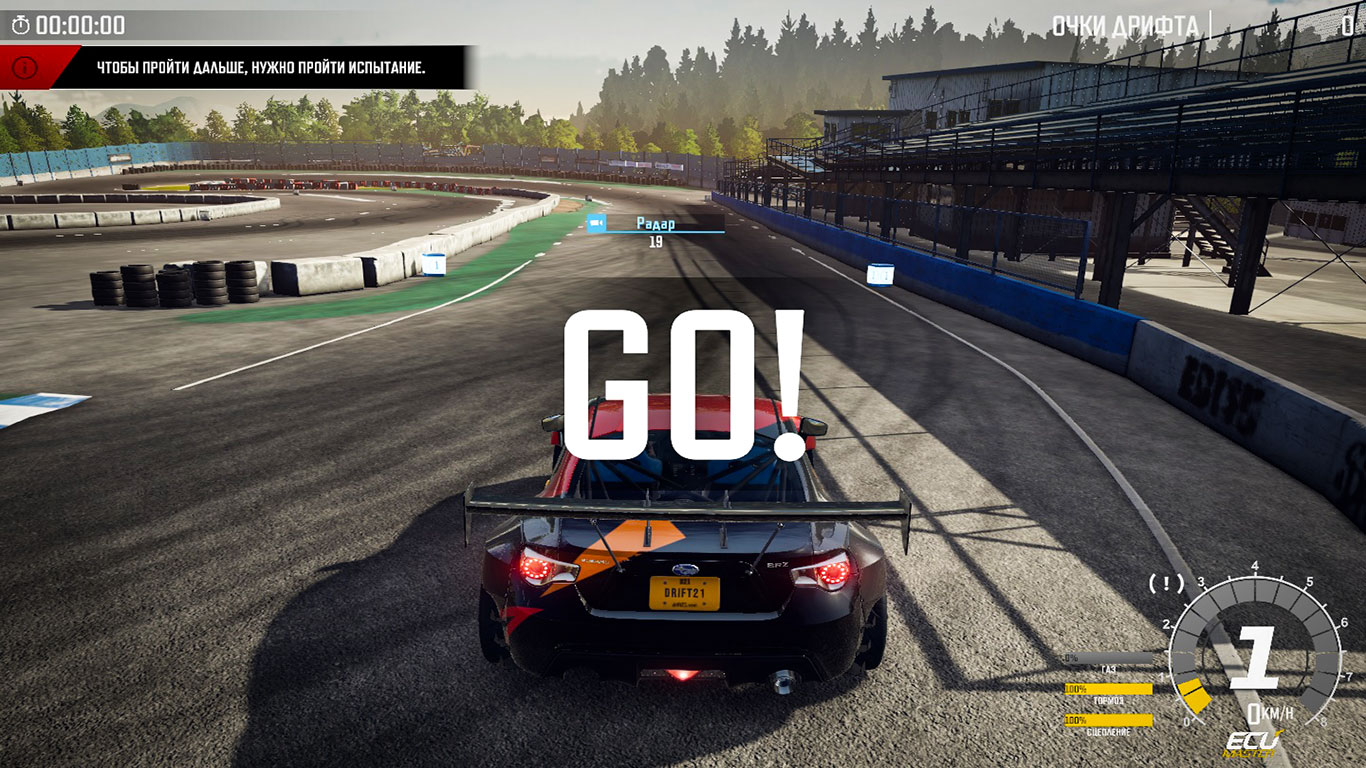The width and height of the screenshot is (1366, 768).
Task: Select the Радар camera marker icon
Action: coord(596,223)
